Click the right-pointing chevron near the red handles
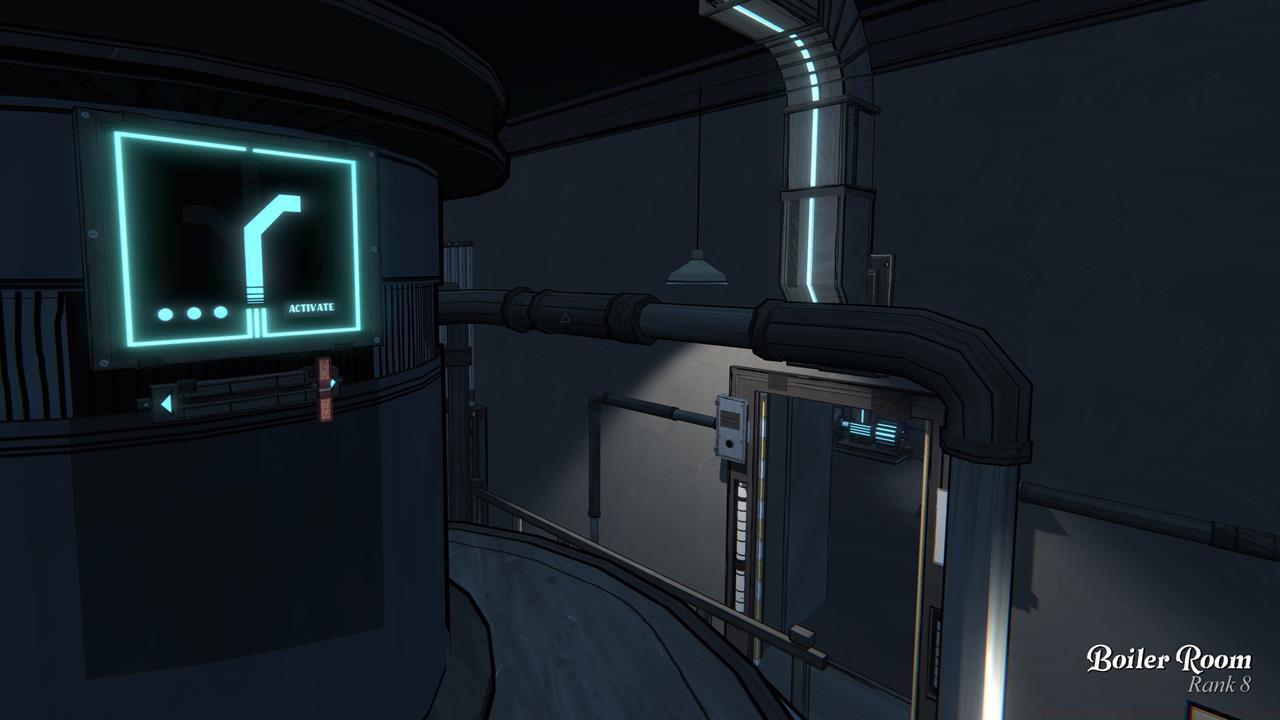 [x=332, y=383]
